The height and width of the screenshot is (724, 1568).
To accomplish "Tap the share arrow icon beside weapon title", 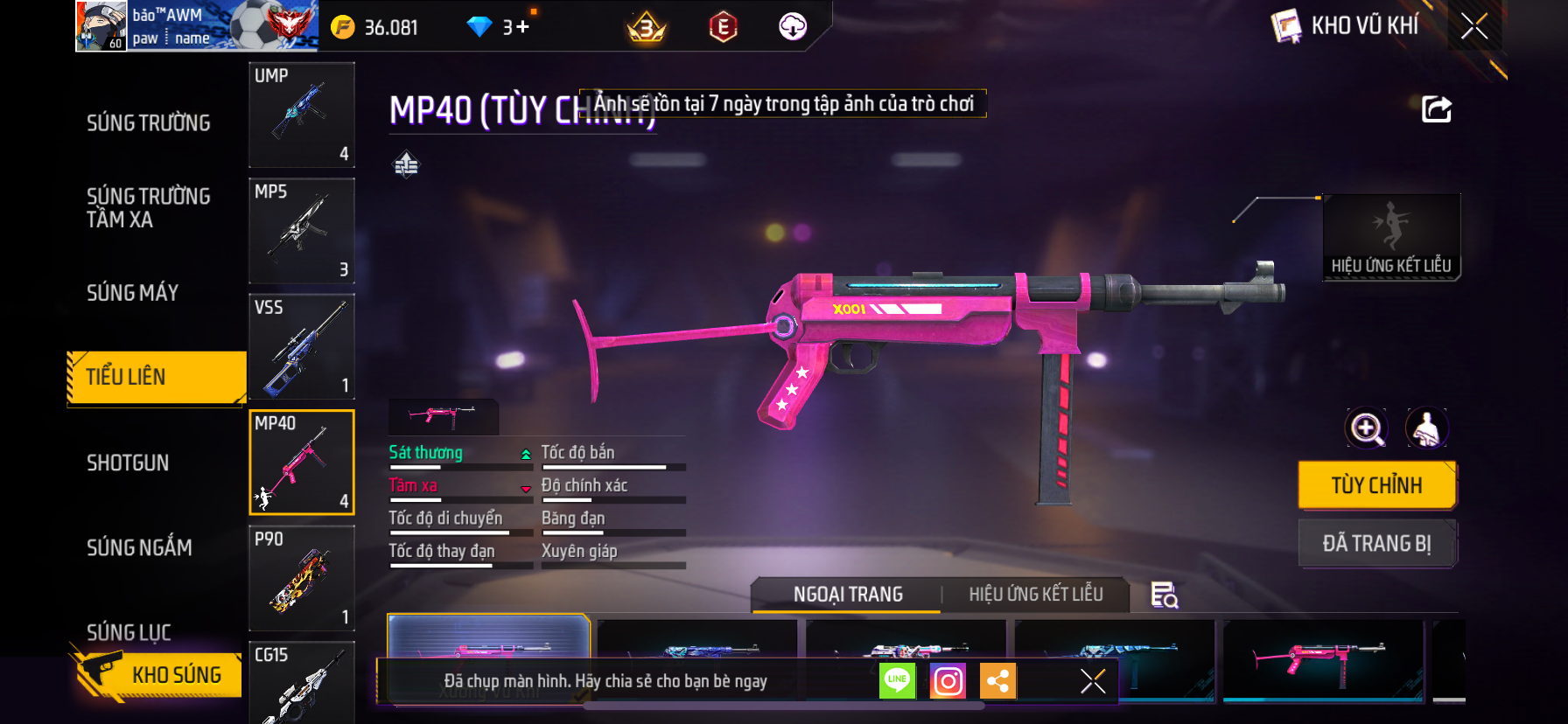I will (x=1436, y=110).
